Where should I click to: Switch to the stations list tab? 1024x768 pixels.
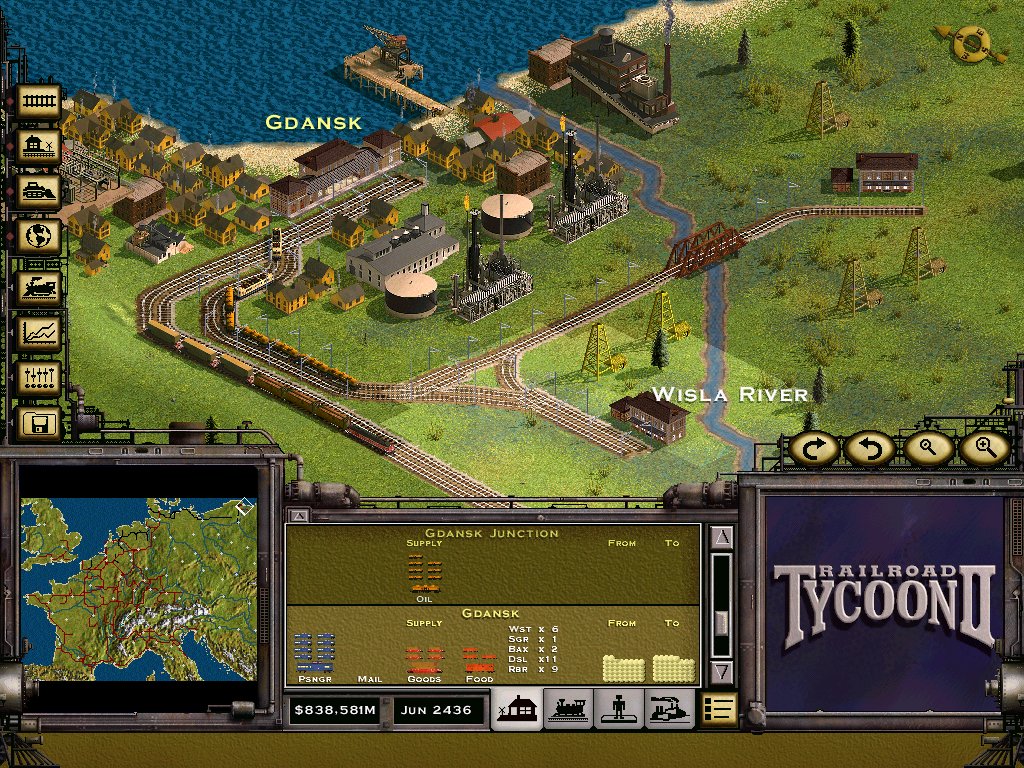tap(517, 709)
